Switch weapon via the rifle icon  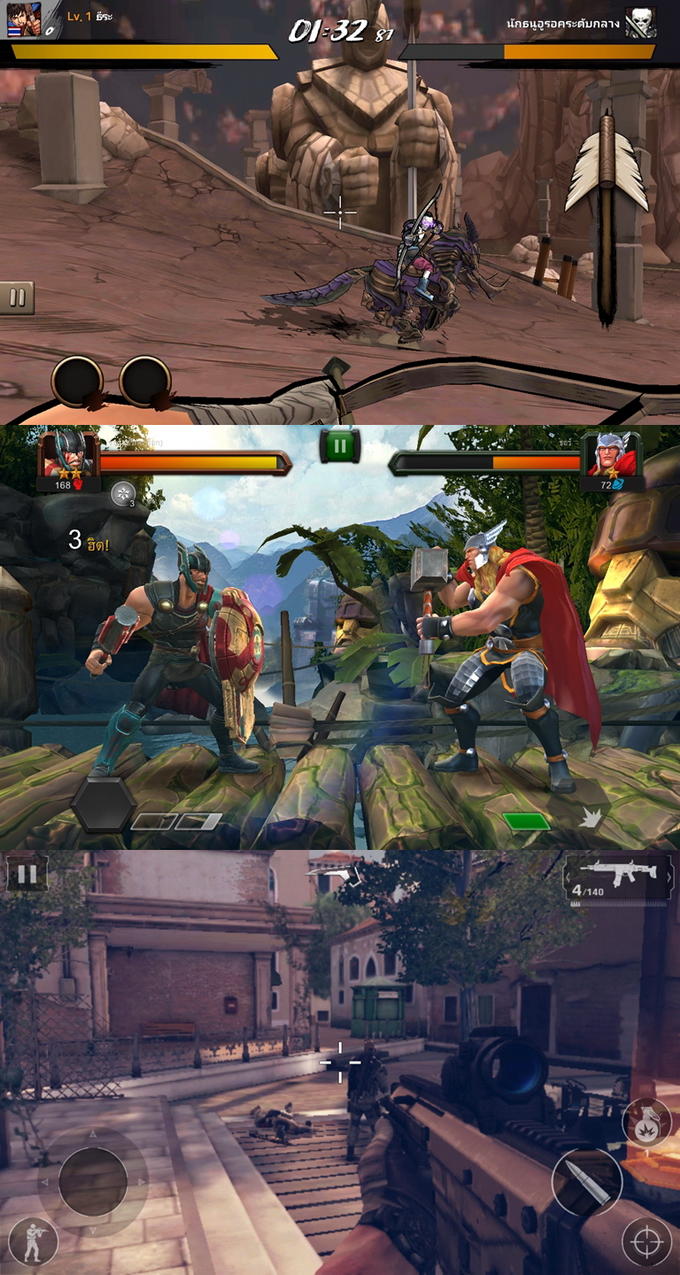[620, 877]
